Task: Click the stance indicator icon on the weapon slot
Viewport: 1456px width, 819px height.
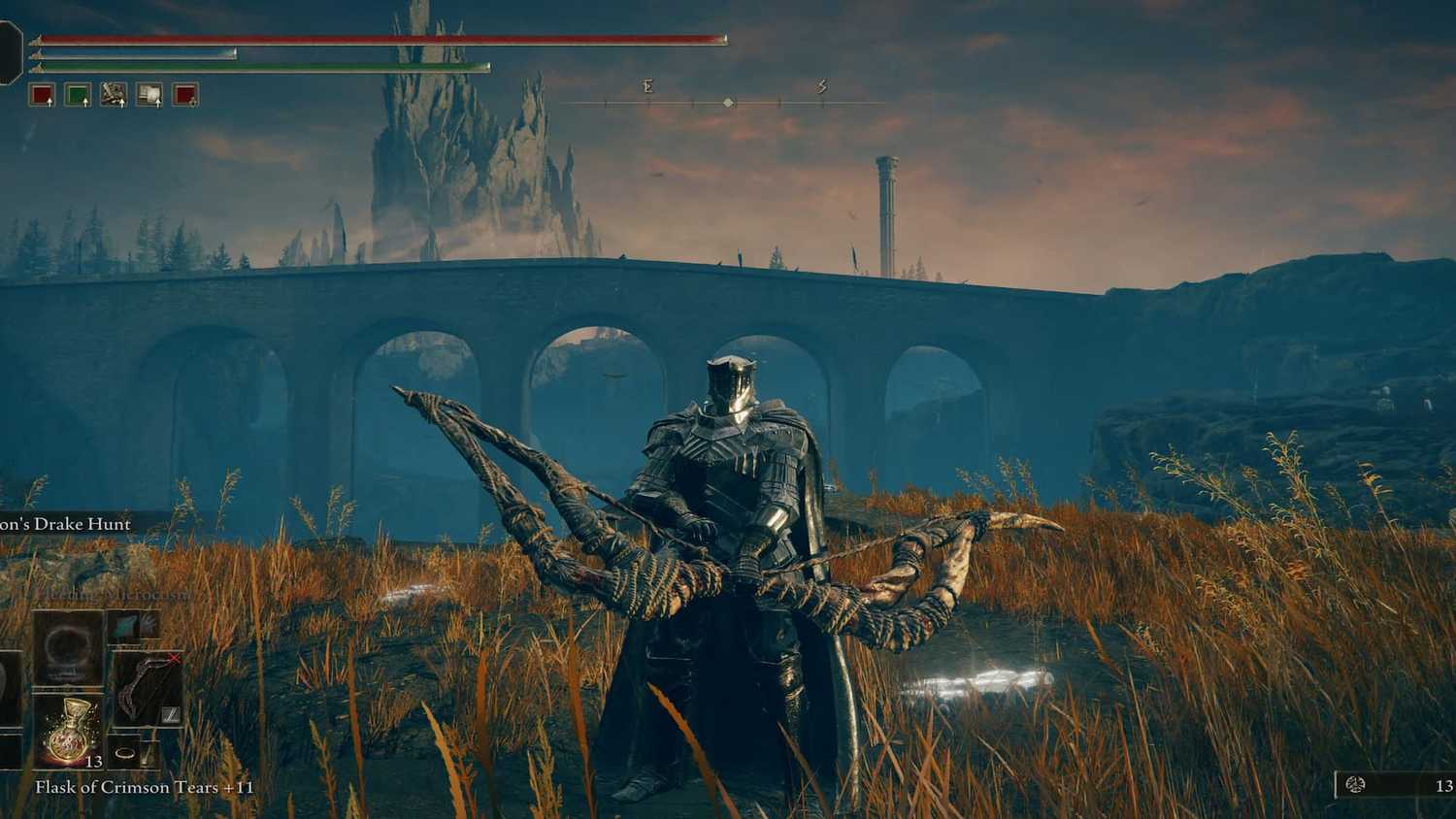Action: [171, 714]
